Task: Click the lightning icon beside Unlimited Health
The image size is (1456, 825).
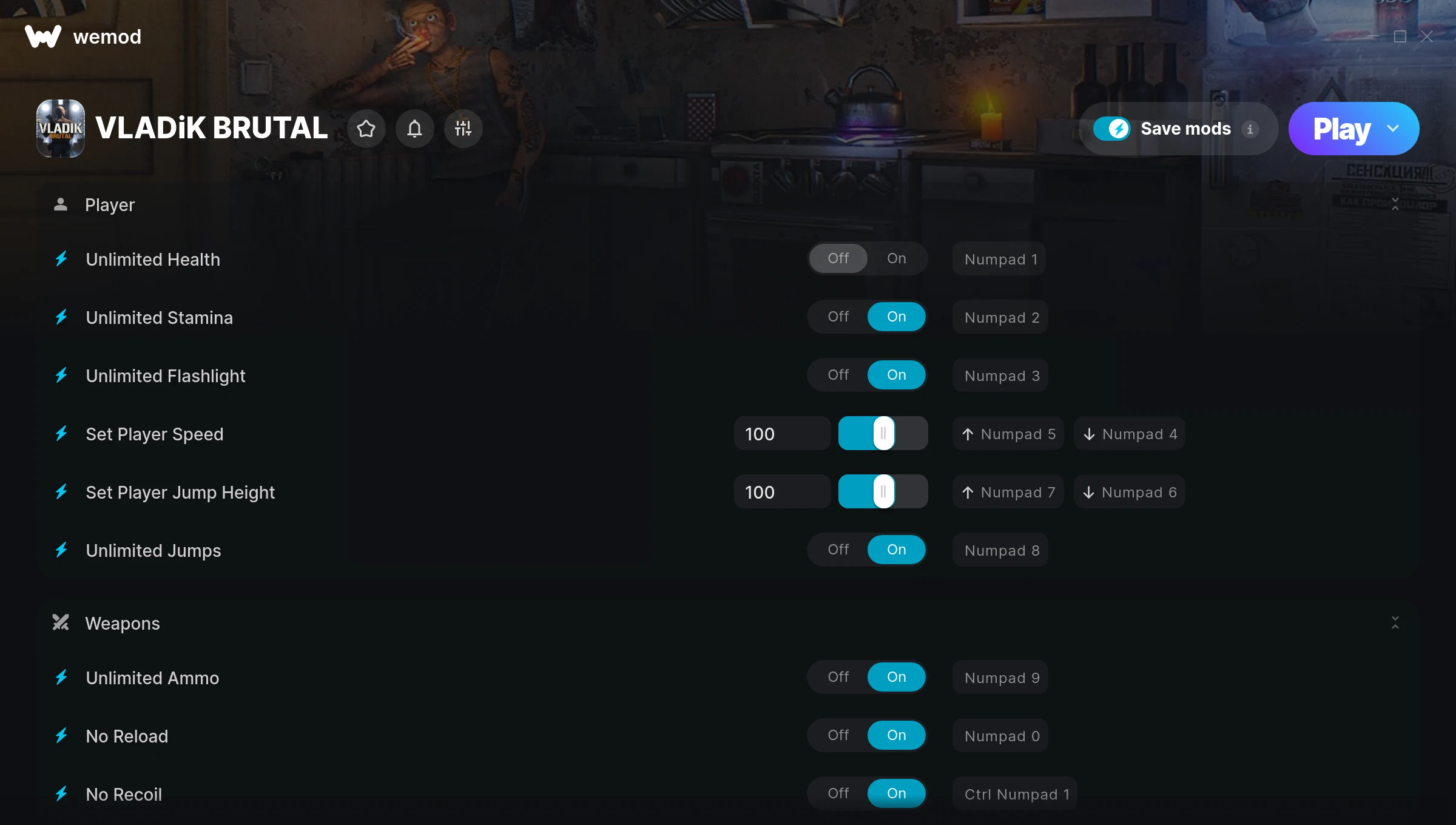Action: [x=61, y=259]
